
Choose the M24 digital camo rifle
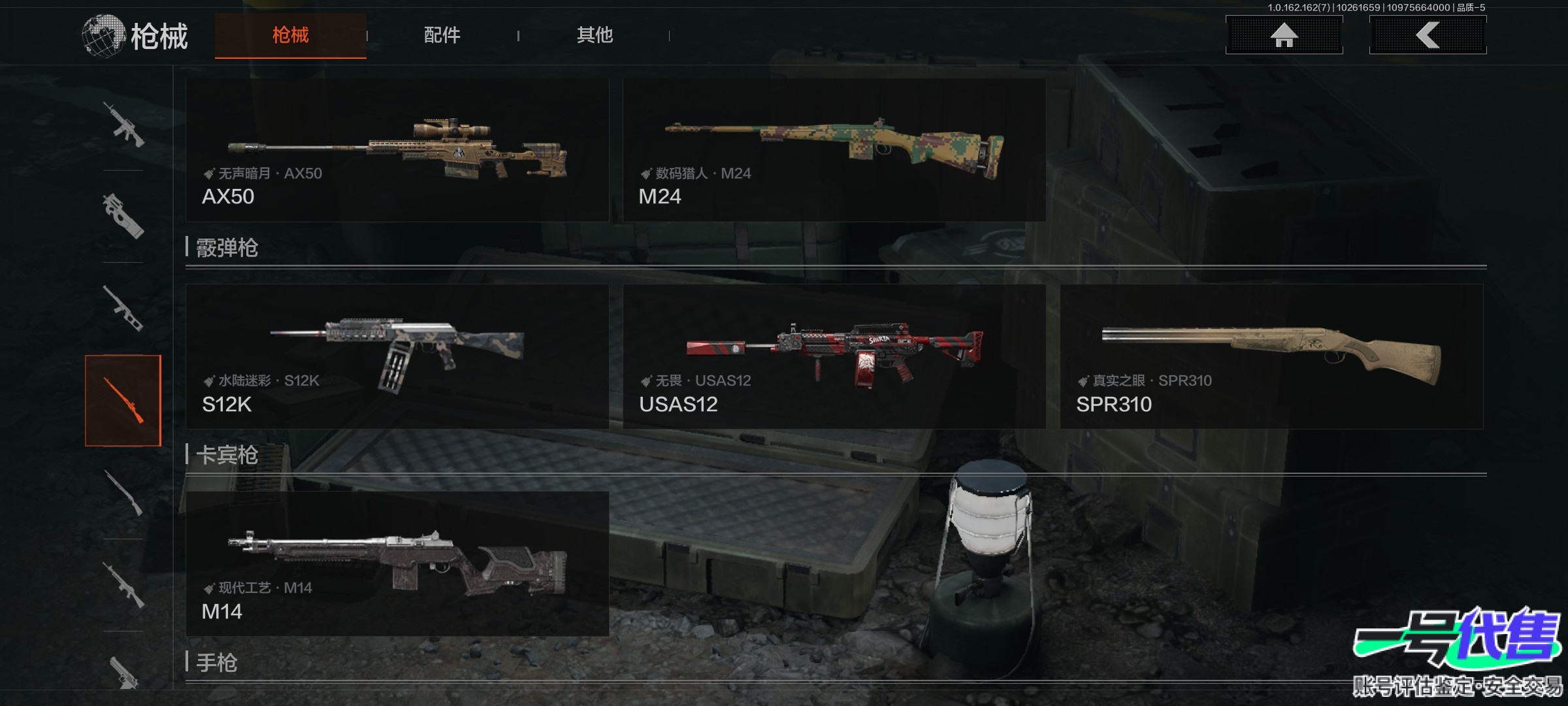pos(834,150)
